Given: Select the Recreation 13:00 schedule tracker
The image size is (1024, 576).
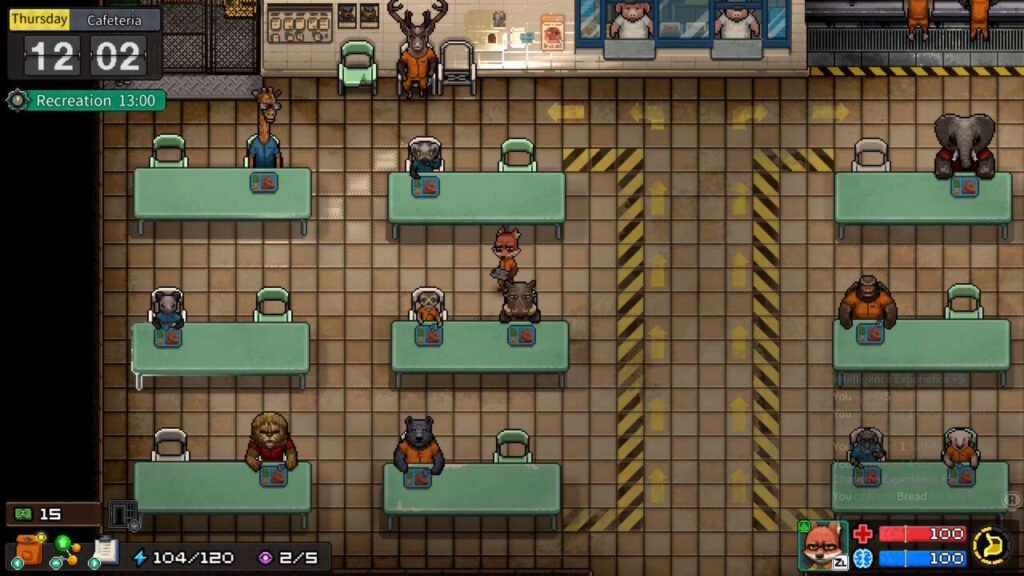Looking at the screenshot, I should 86,101.
